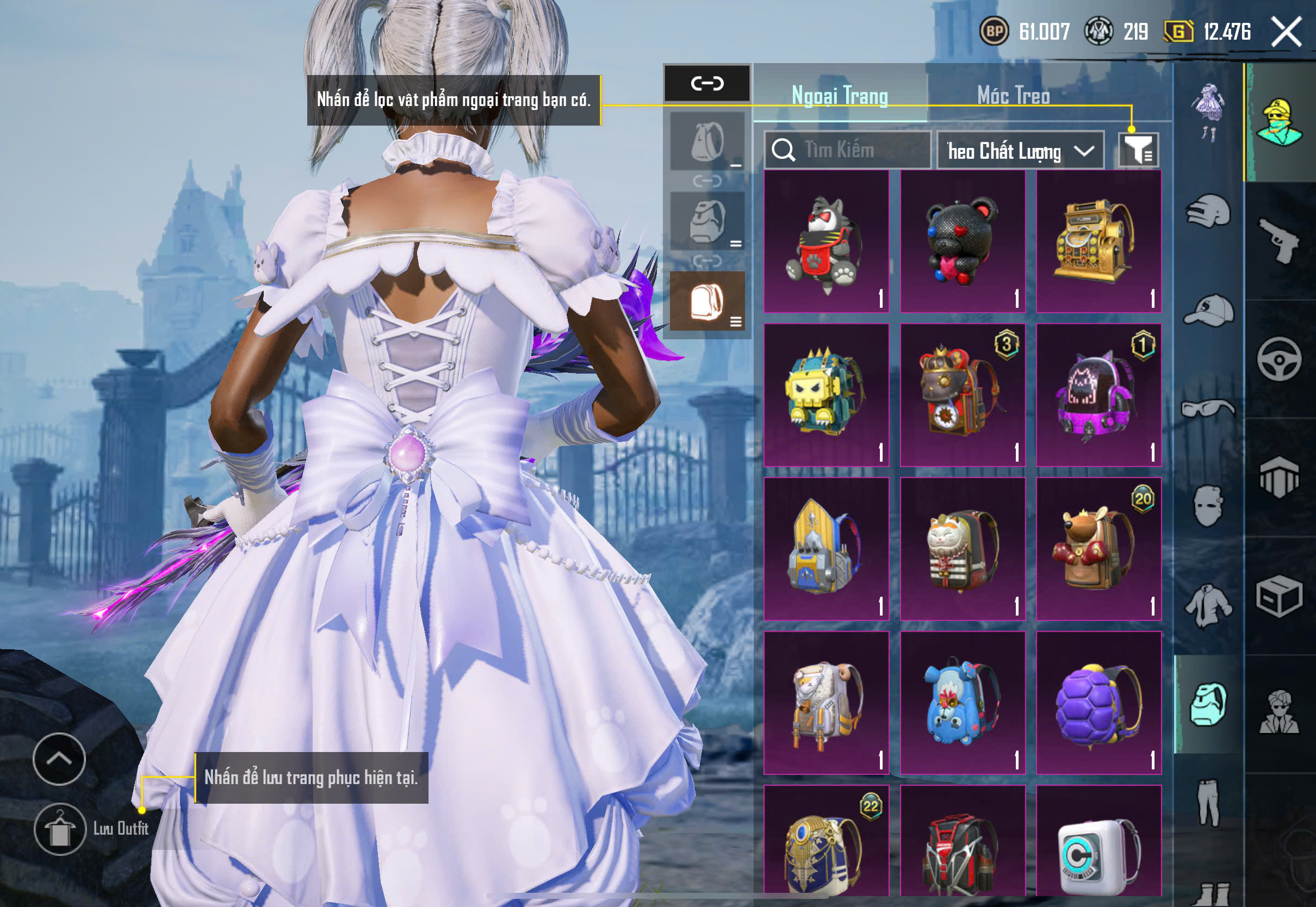Image resolution: width=1316 pixels, height=907 pixels.
Task: Switch to the Móc Treo tab
Action: [1013, 95]
